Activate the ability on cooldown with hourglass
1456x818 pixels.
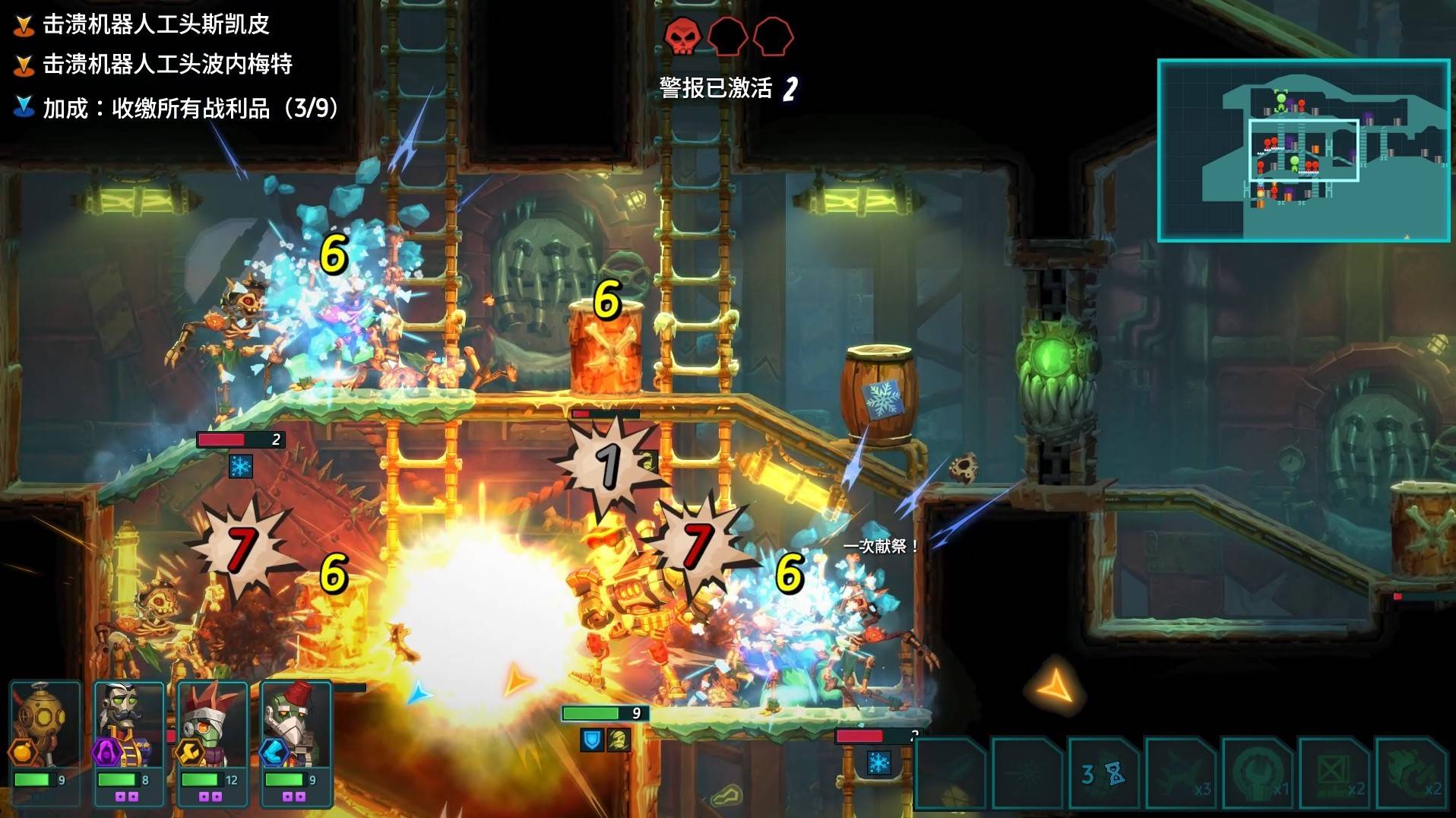click(1103, 774)
